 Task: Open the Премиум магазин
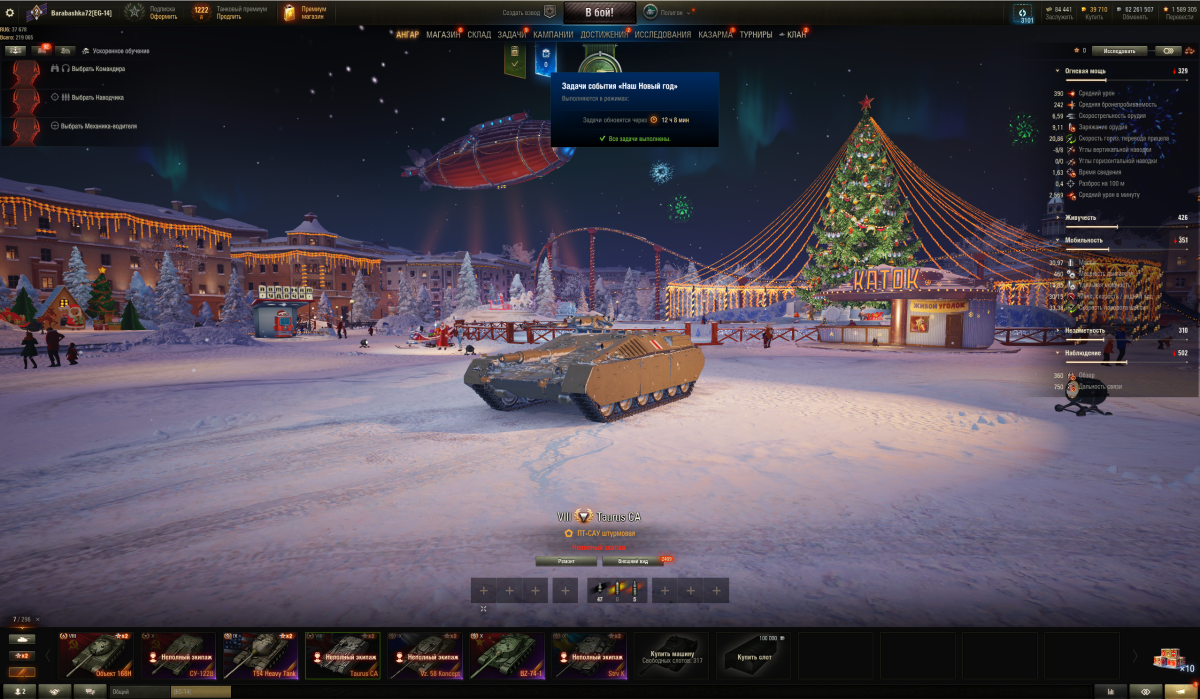tap(305, 12)
